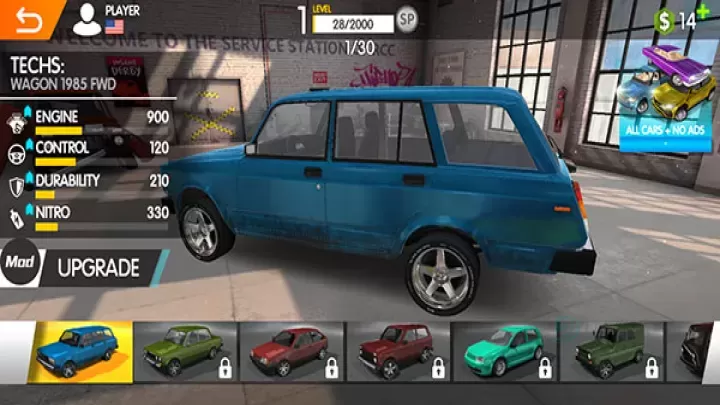Open the Upgrade menu
The height and width of the screenshot is (405, 720).
coord(98,268)
